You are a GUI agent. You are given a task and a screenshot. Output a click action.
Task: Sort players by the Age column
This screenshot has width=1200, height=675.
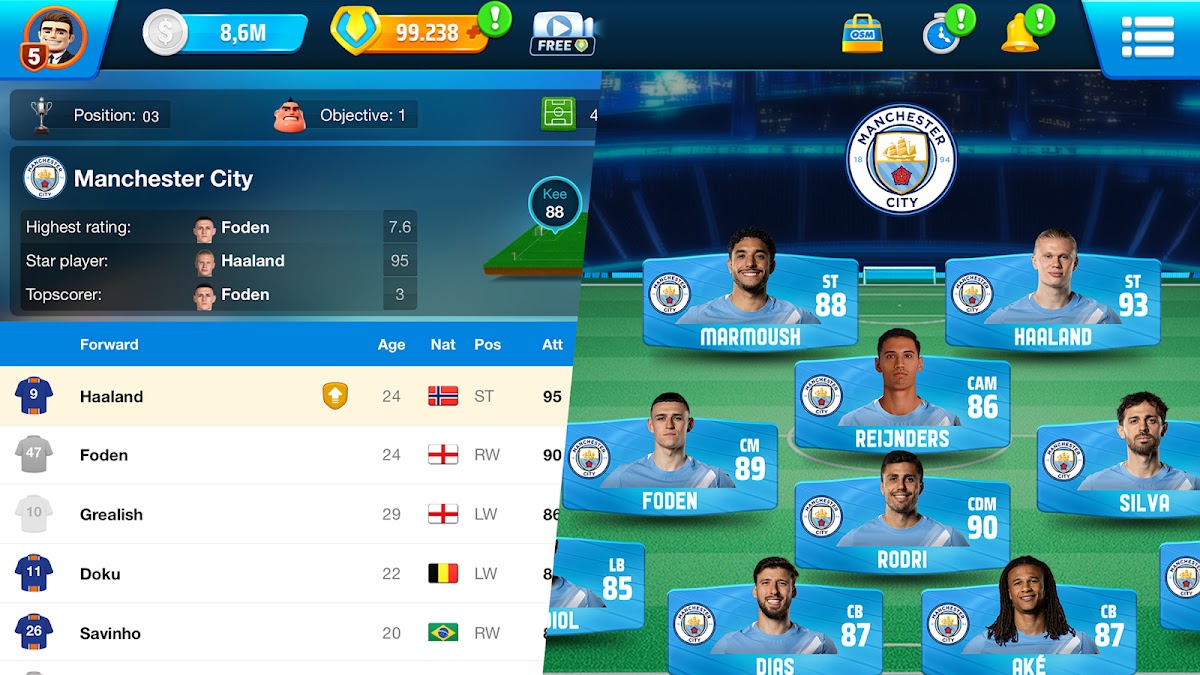[391, 345]
